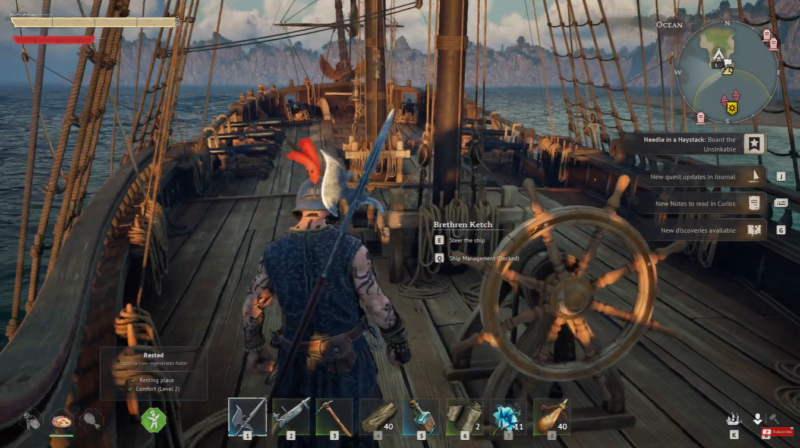Click the camp tent marker on the minimap
Image resolution: width=800 pixels, height=448 pixels.
(718, 60)
